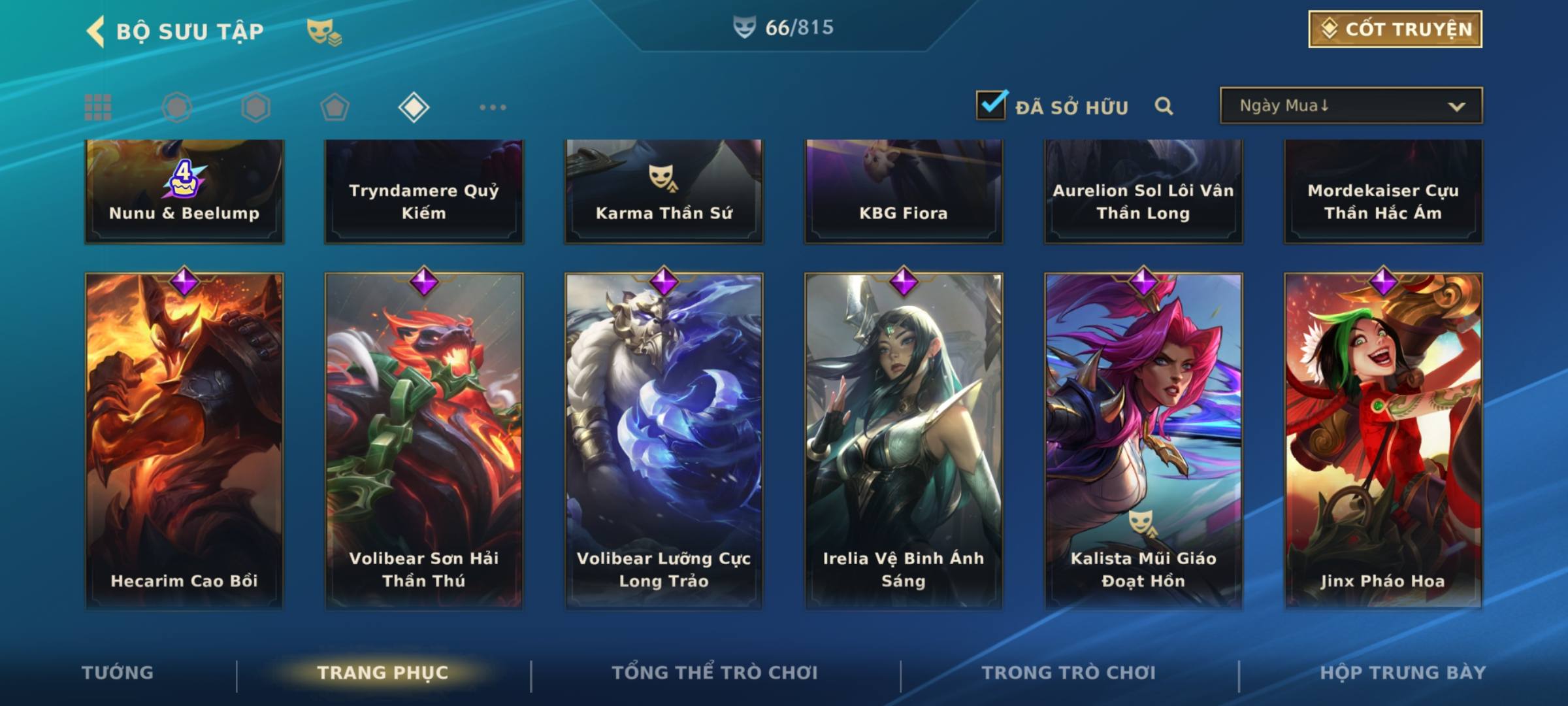Switch to Trong Trò Chơi tab
Screen dimensions: 1568x706
[1069, 673]
